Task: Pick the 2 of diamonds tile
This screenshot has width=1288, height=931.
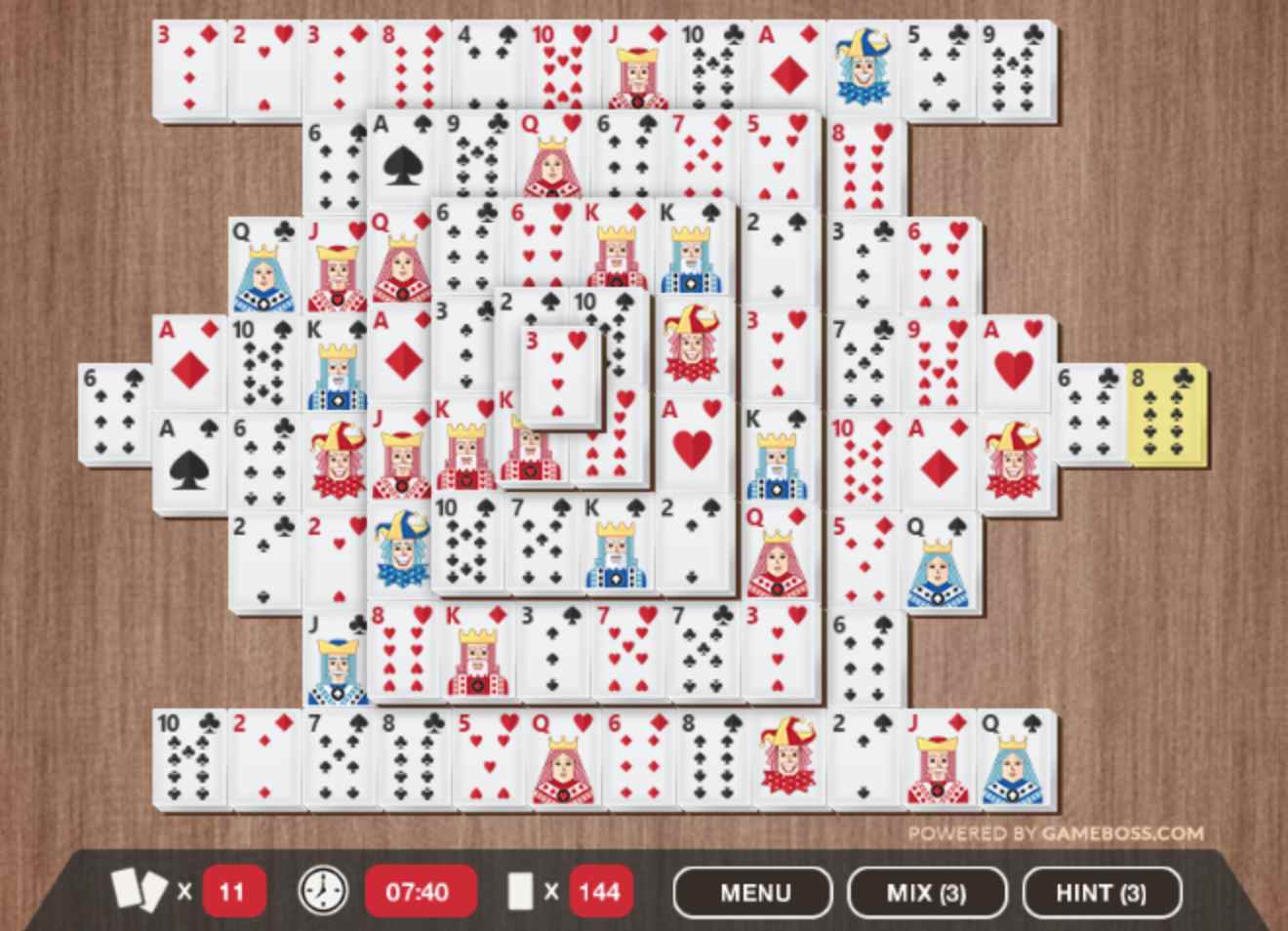Action: (x=263, y=756)
